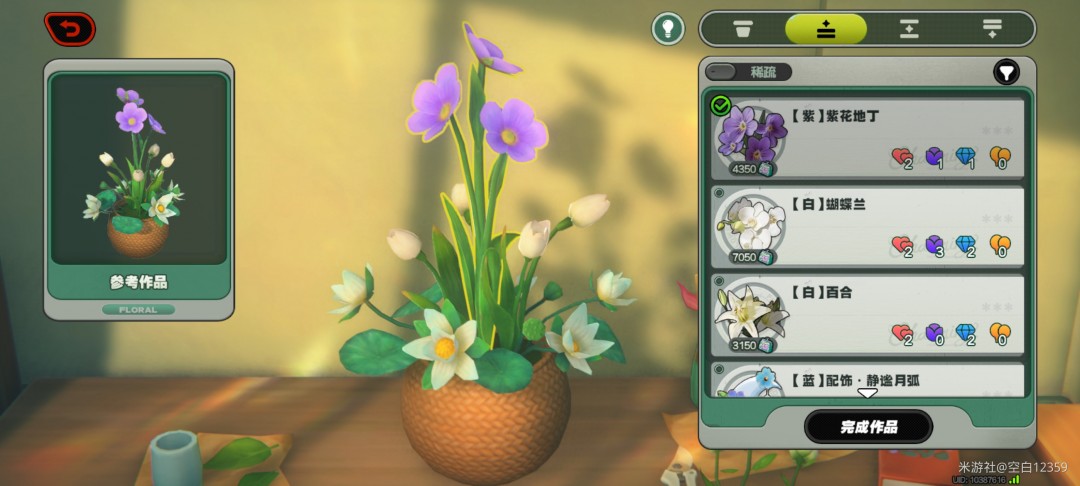Image resolution: width=1080 pixels, height=486 pixels.
Task: Select the highlighted yellow layer tab
Action: [x=826, y=29]
